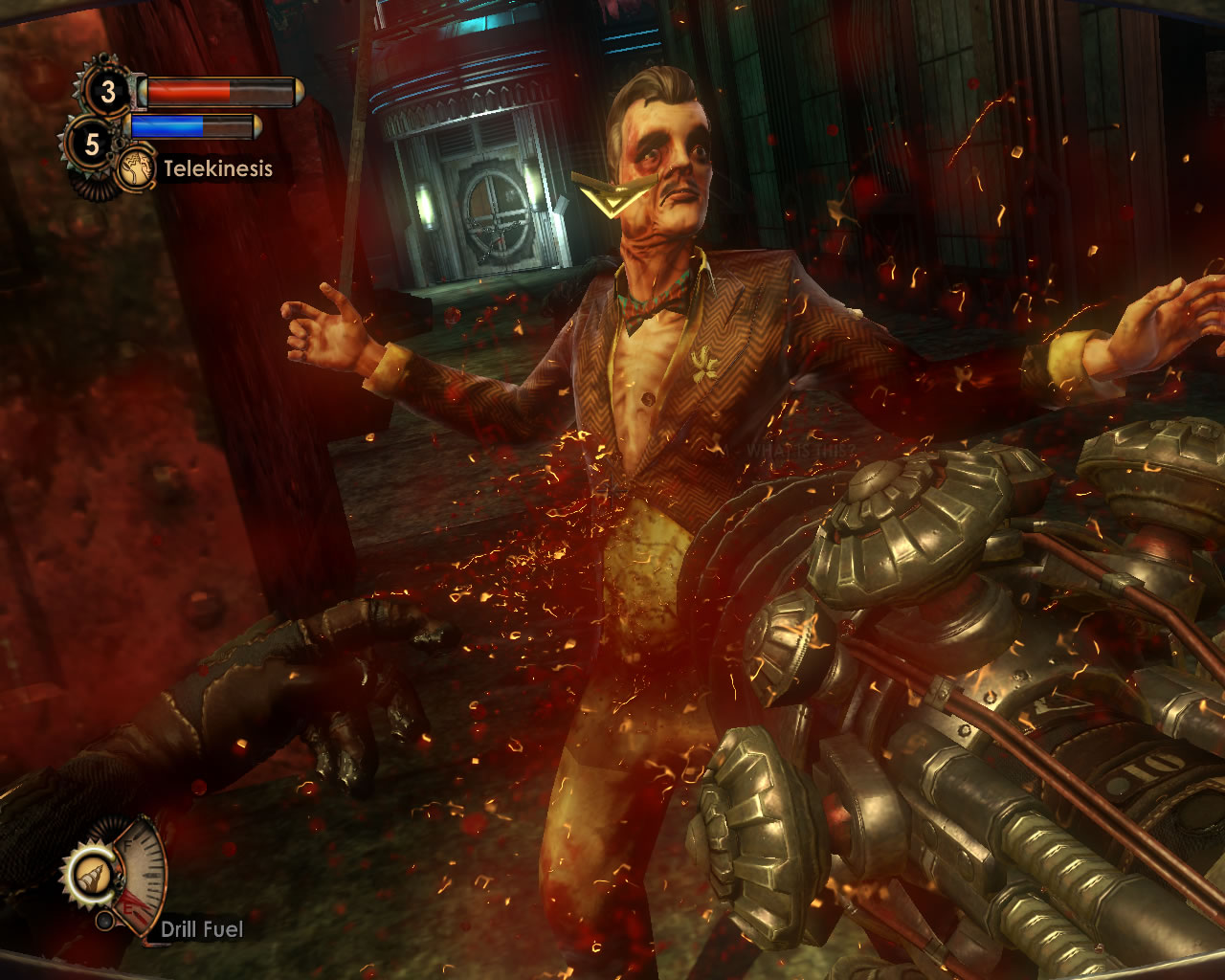The image size is (1225, 980).
Task: Click the drill weapon icon
Action: click(93, 875)
